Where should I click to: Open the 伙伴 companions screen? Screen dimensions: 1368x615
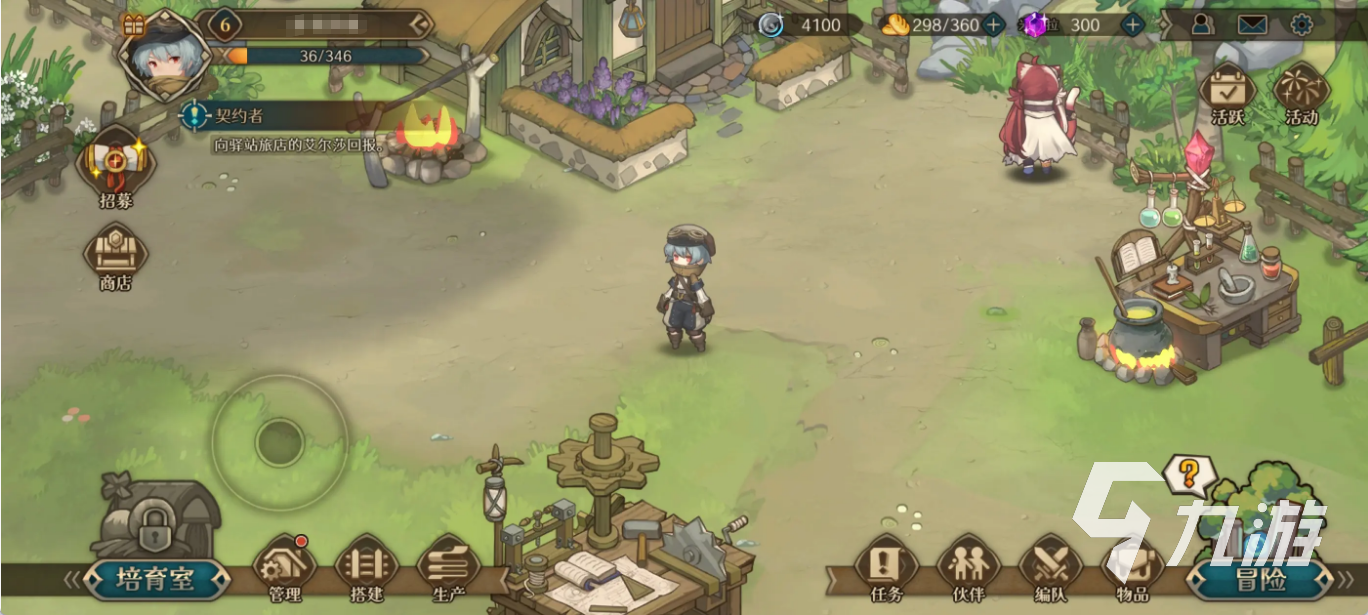click(968, 566)
